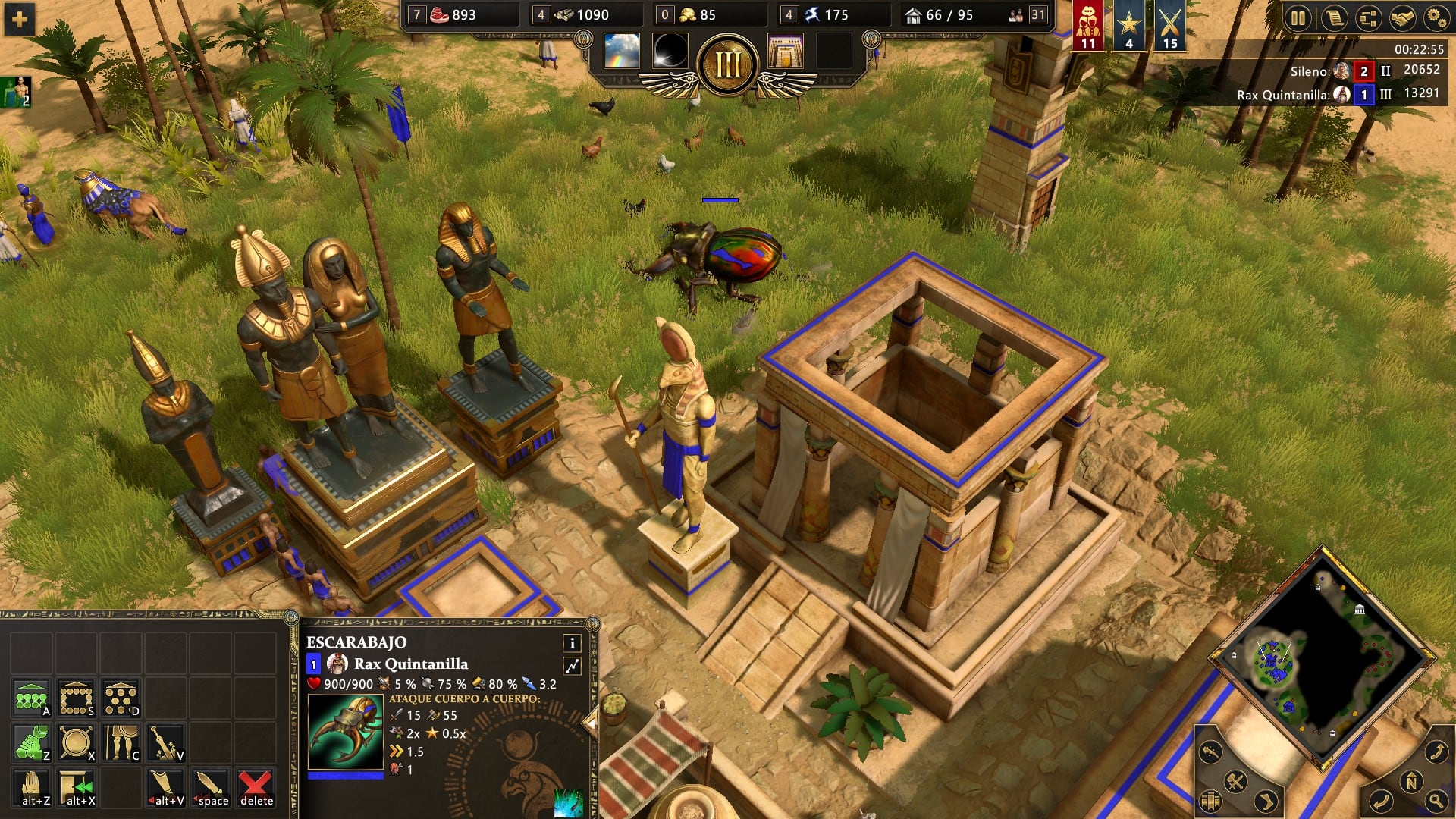Click the rainbow god power icon
Viewport: 1456px width, 819px height.
pos(621,52)
